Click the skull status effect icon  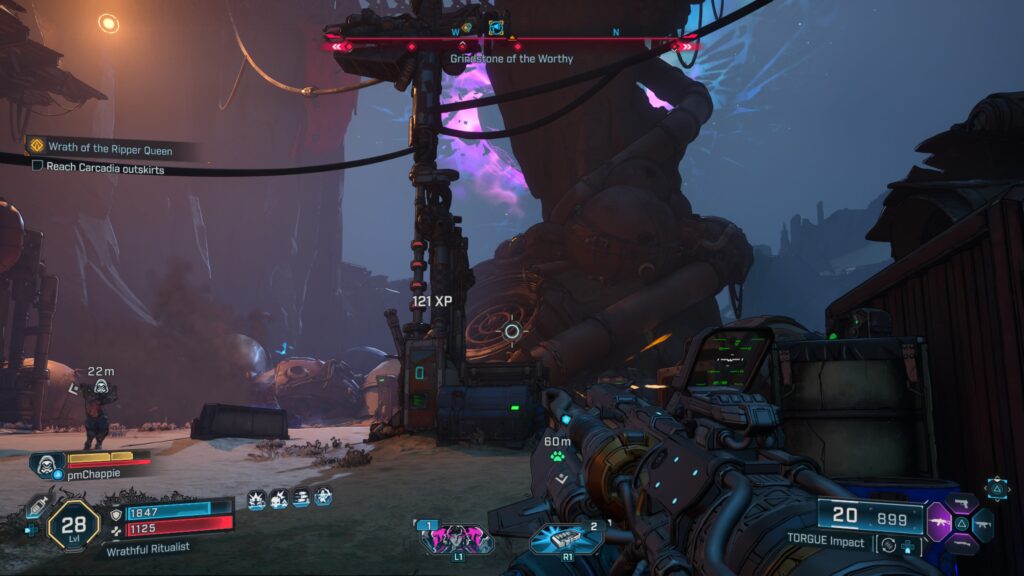click(278, 497)
